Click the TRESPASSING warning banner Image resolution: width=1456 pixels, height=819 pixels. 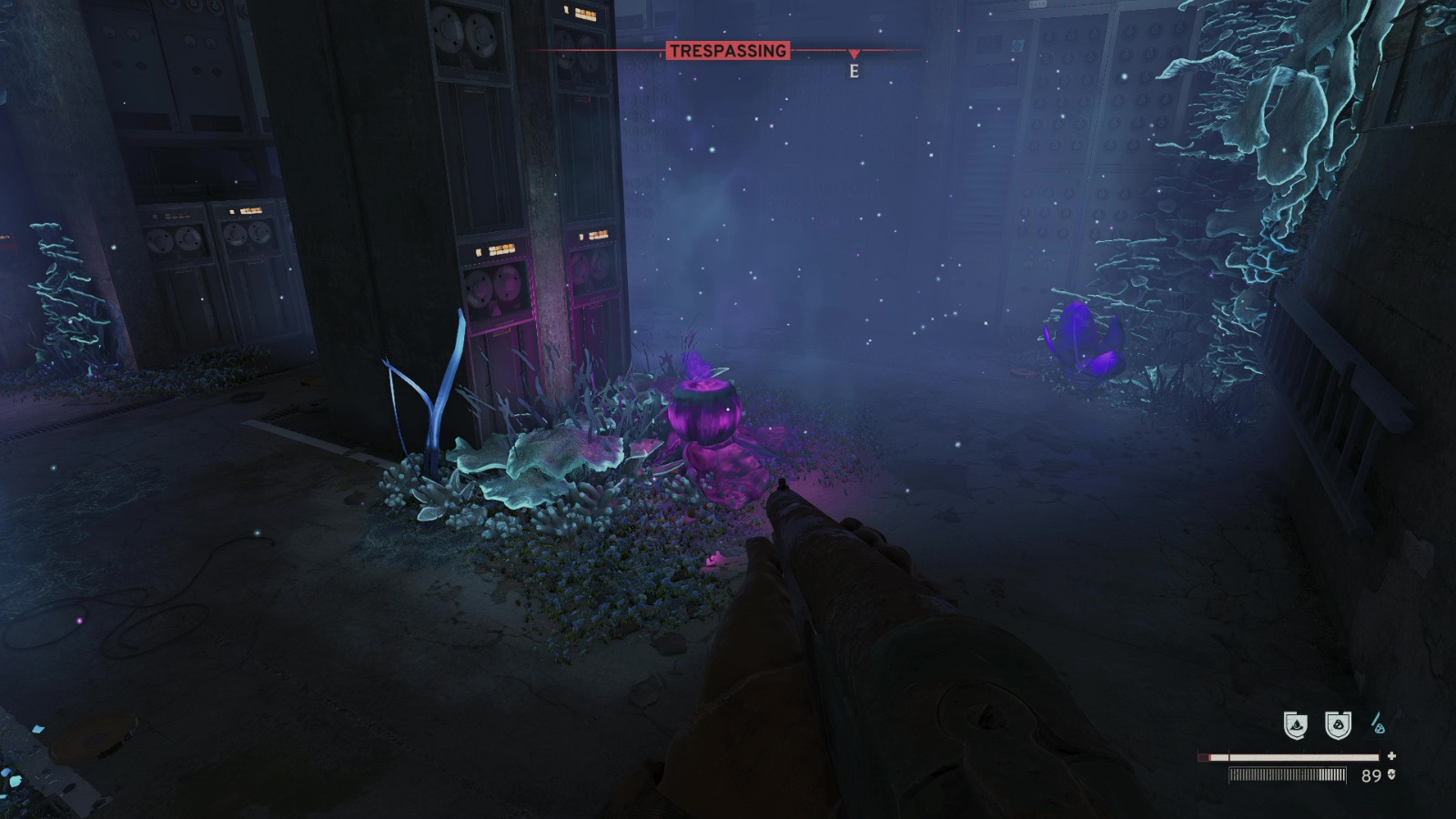click(x=729, y=52)
